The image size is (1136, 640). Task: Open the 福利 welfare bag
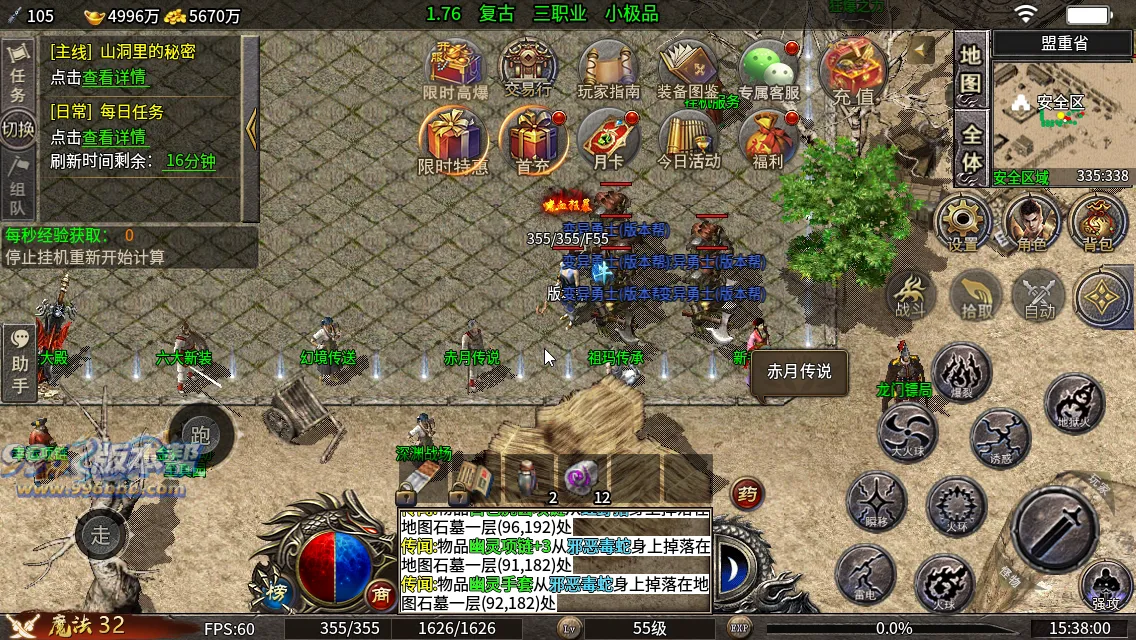[768, 138]
